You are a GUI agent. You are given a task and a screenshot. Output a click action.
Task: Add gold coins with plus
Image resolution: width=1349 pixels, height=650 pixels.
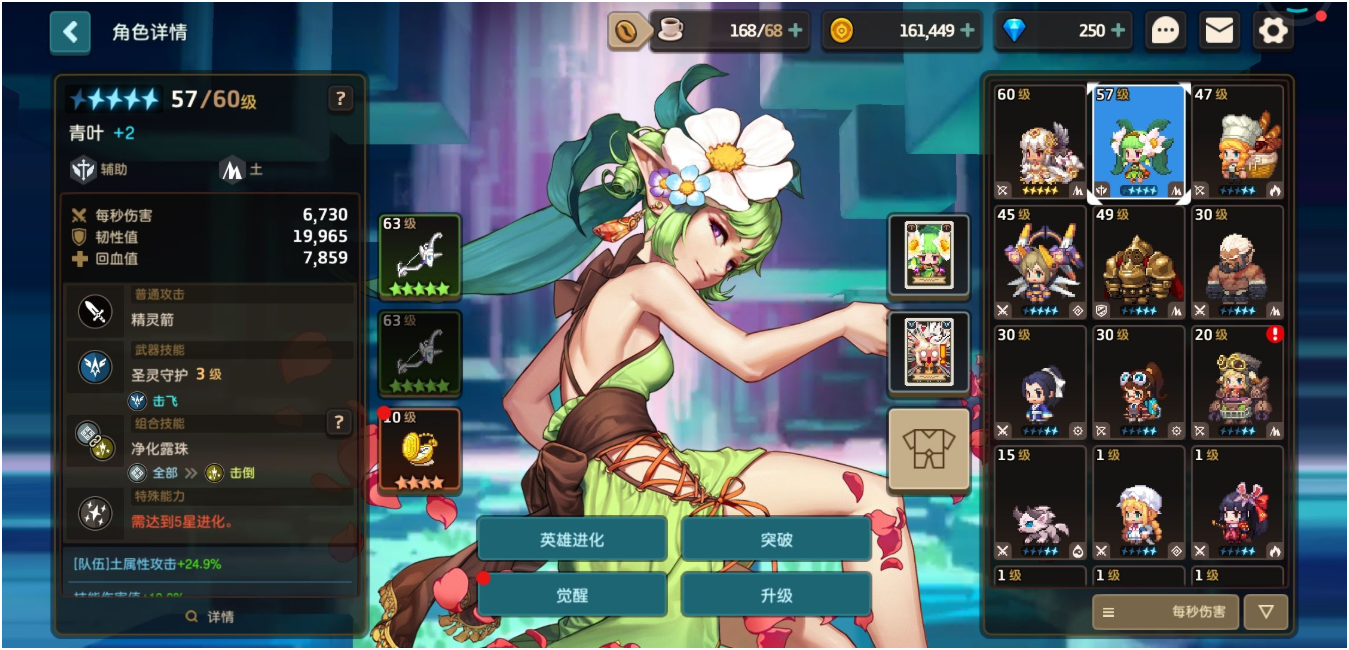pos(967,31)
